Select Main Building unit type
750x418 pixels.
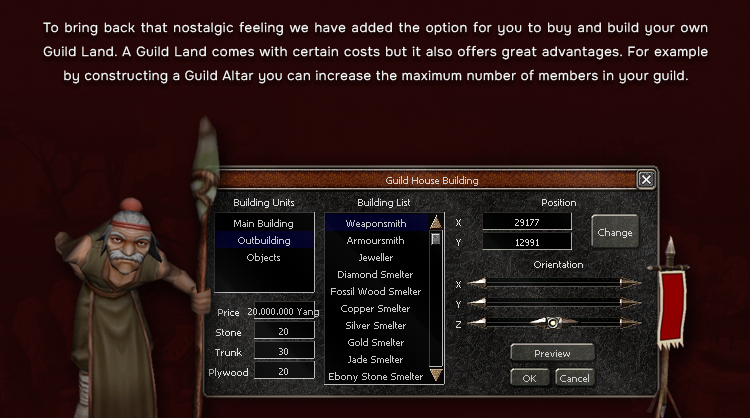(x=263, y=223)
